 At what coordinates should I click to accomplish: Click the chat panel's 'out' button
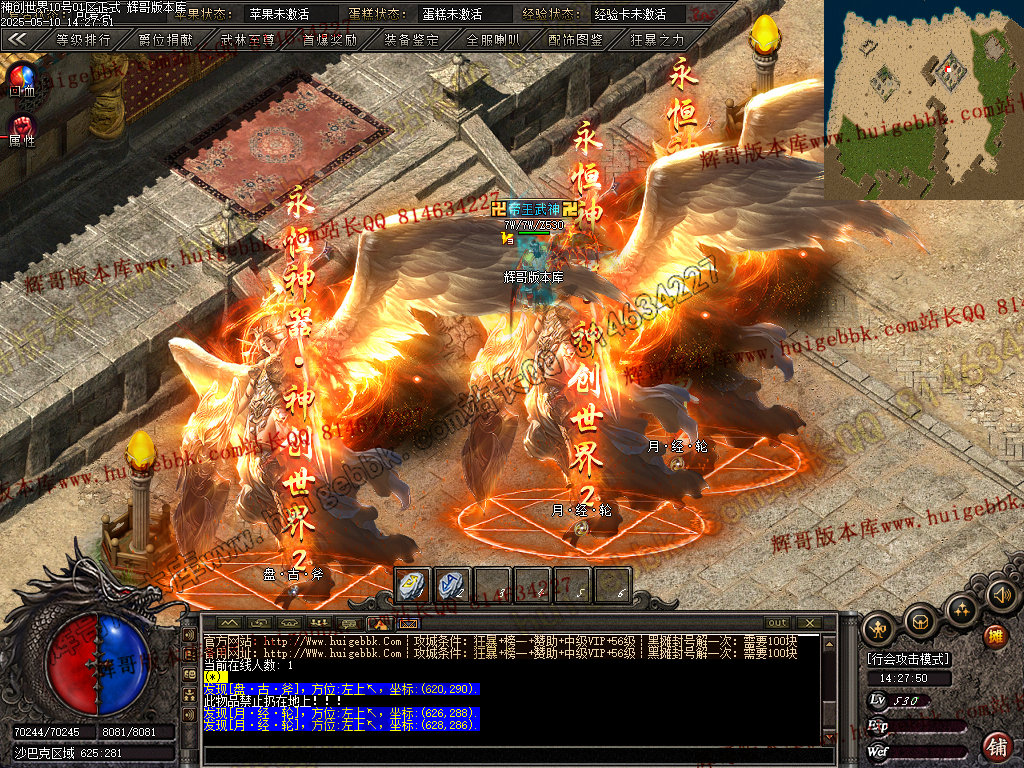(x=777, y=623)
